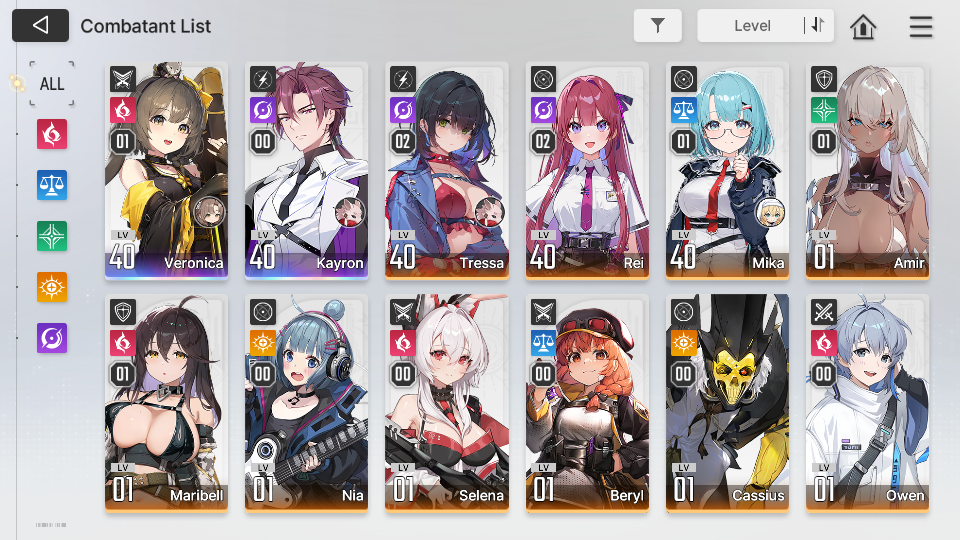
Task: Open the hamburger menu
Action: pyautogui.click(x=920, y=27)
